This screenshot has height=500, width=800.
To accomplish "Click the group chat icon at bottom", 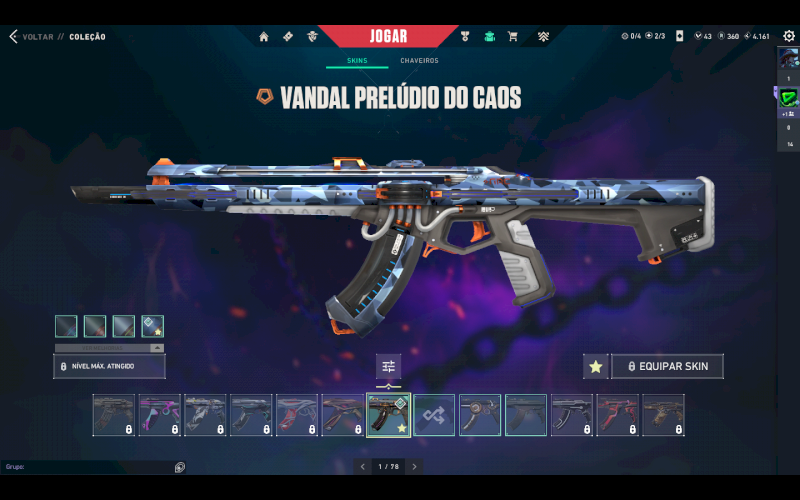I will coord(180,467).
